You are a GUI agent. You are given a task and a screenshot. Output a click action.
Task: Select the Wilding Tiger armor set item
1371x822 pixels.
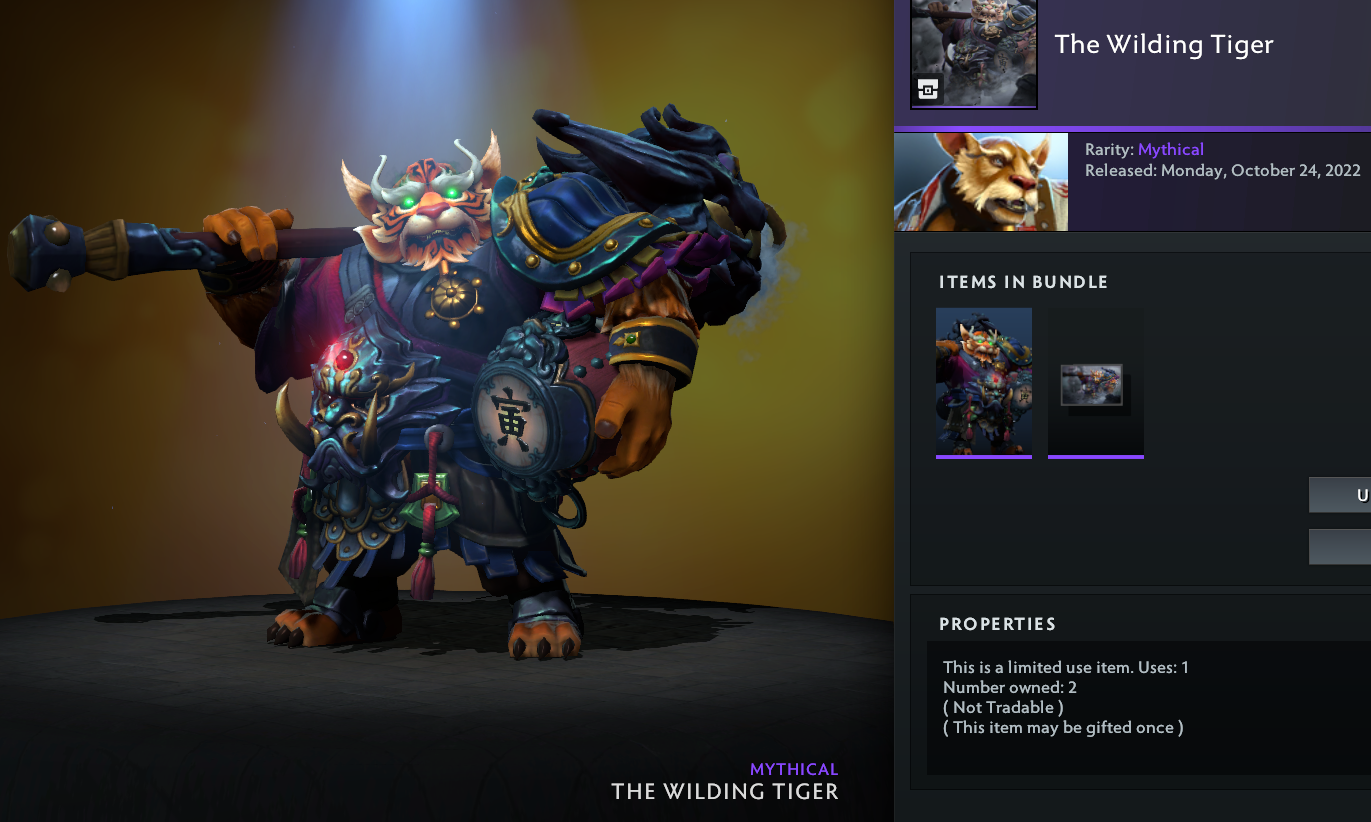(984, 381)
